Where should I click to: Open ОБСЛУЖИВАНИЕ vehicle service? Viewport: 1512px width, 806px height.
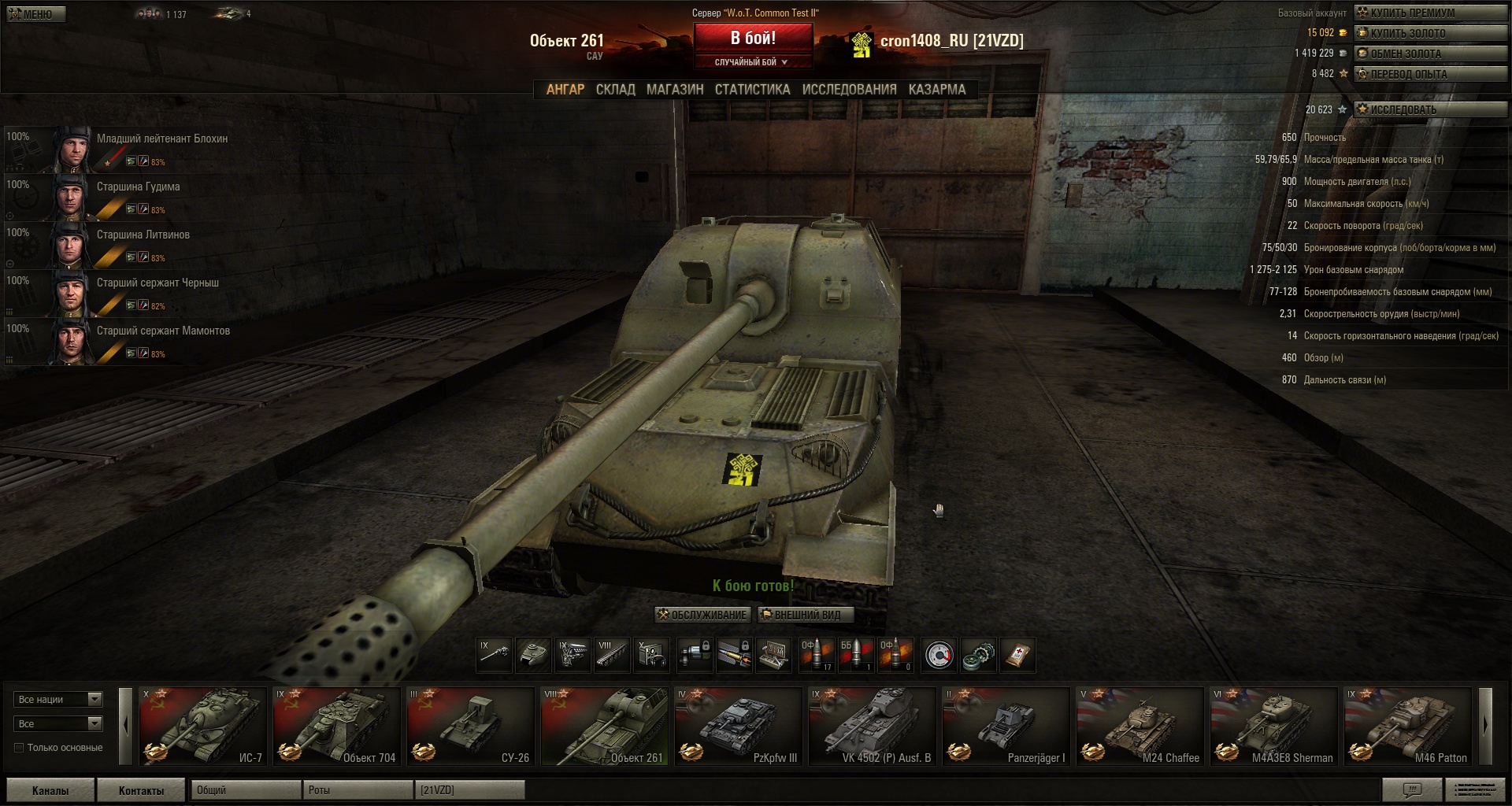[x=702, y=615]
